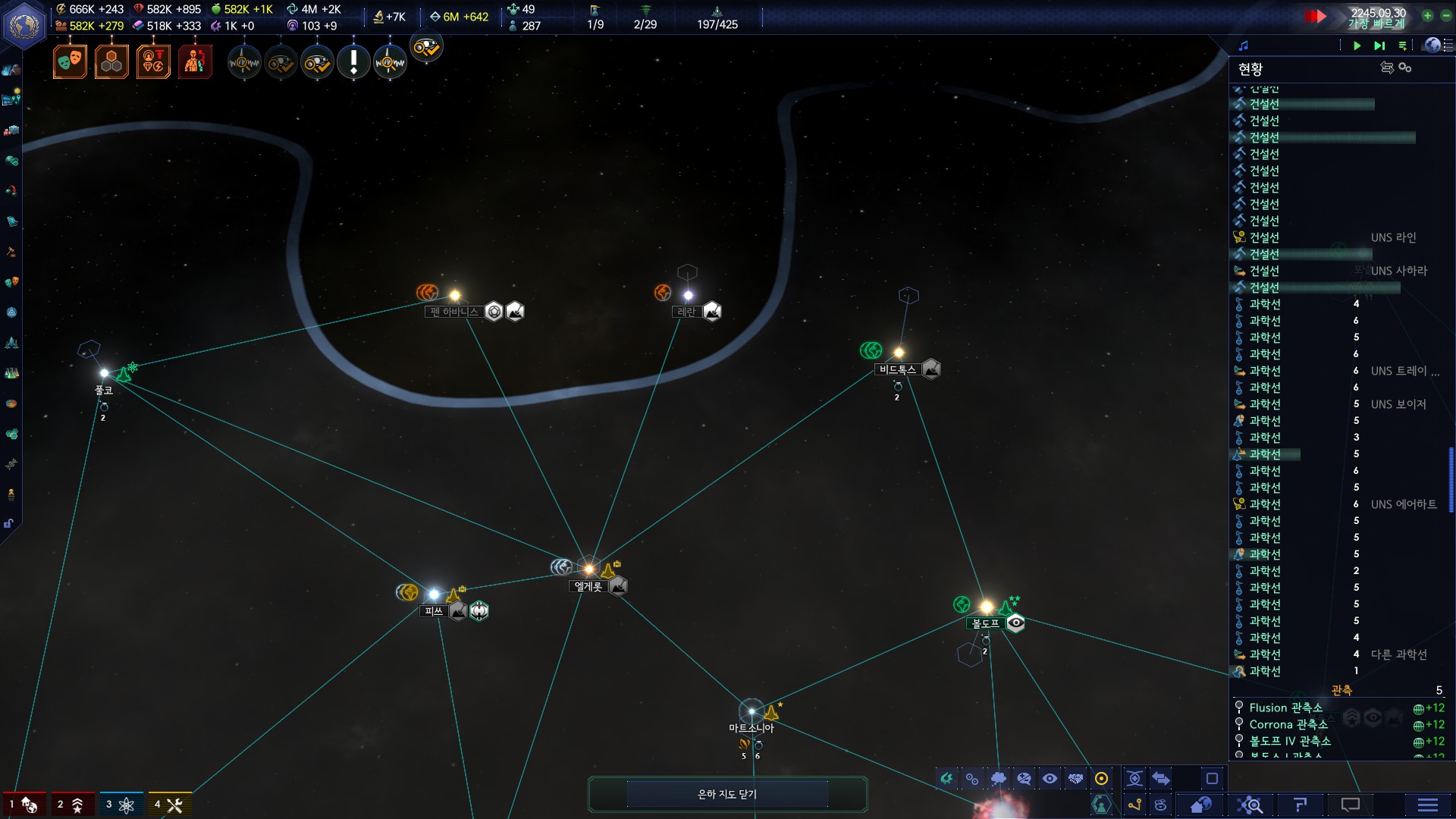1456x819 pixels.
Task: Click the white exclamation mark notification
Action: click(x=353, y=61)
